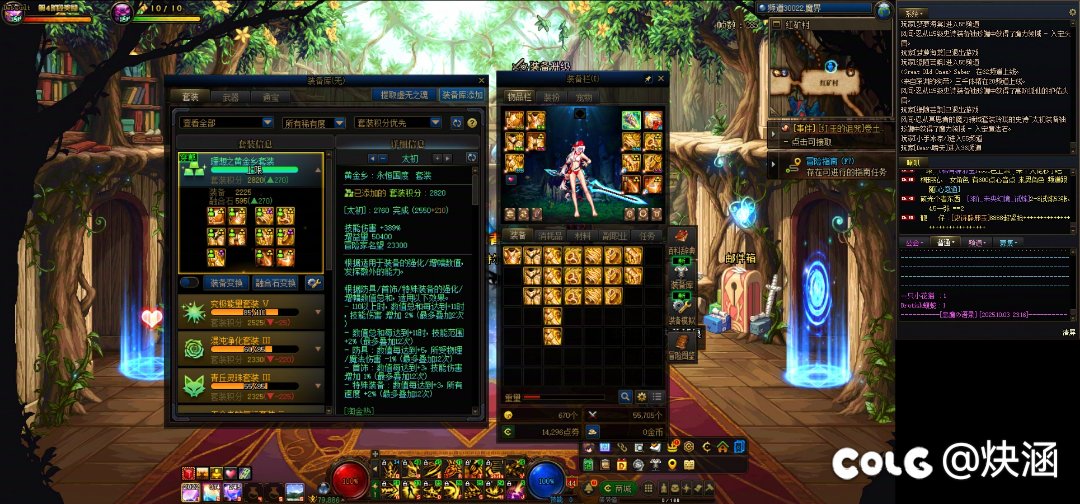Click the 融合石变换 button
The width and height of the screenshot is (1080, 504).
tap(278, 283)
